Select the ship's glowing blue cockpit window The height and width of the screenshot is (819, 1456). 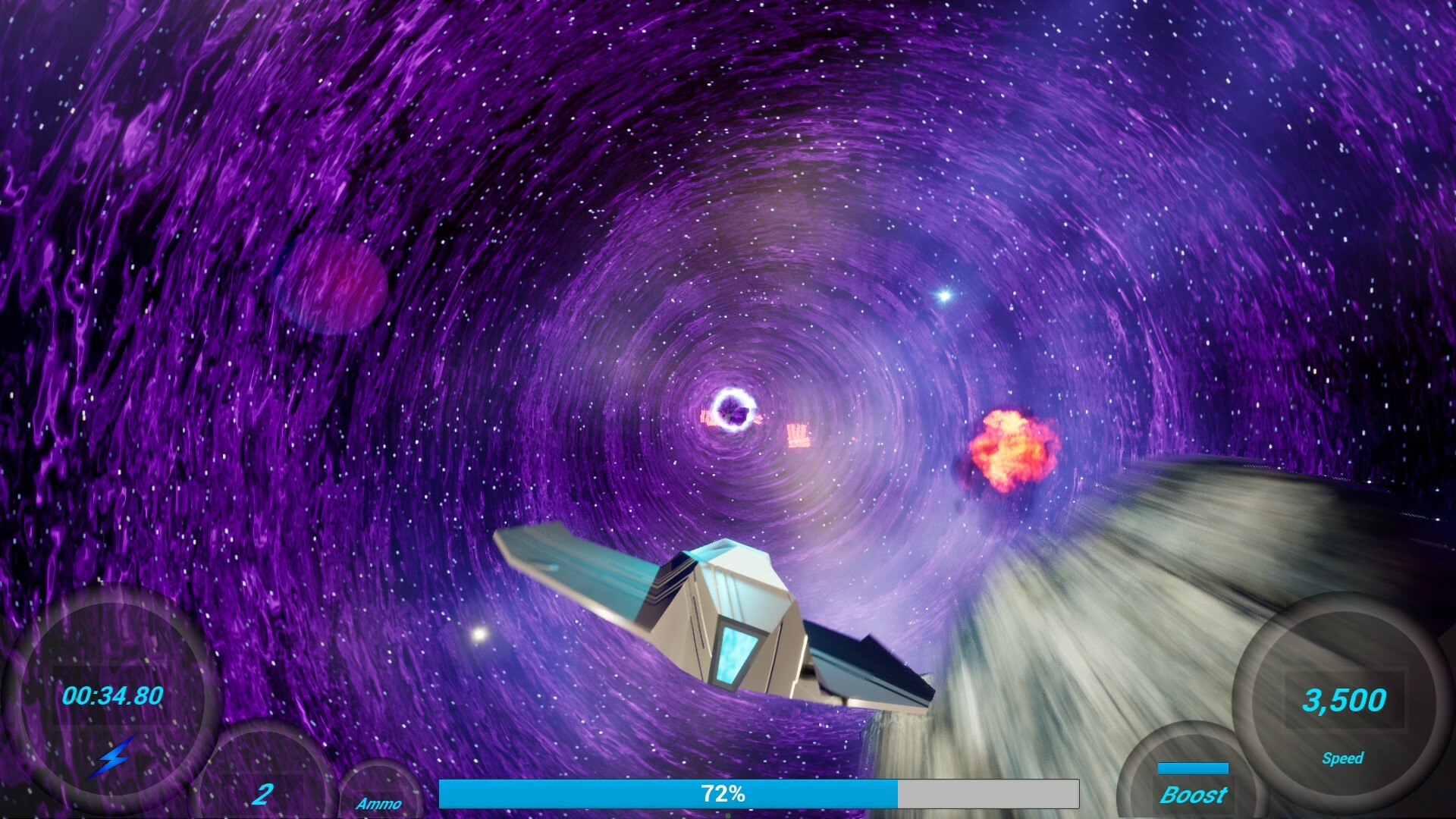734,651
